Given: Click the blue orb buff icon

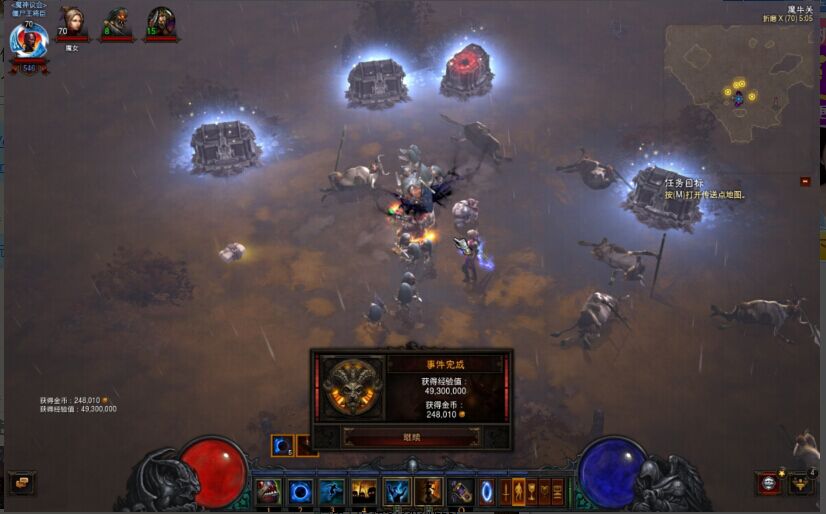Looking at the screenshot, I should 281,446.
